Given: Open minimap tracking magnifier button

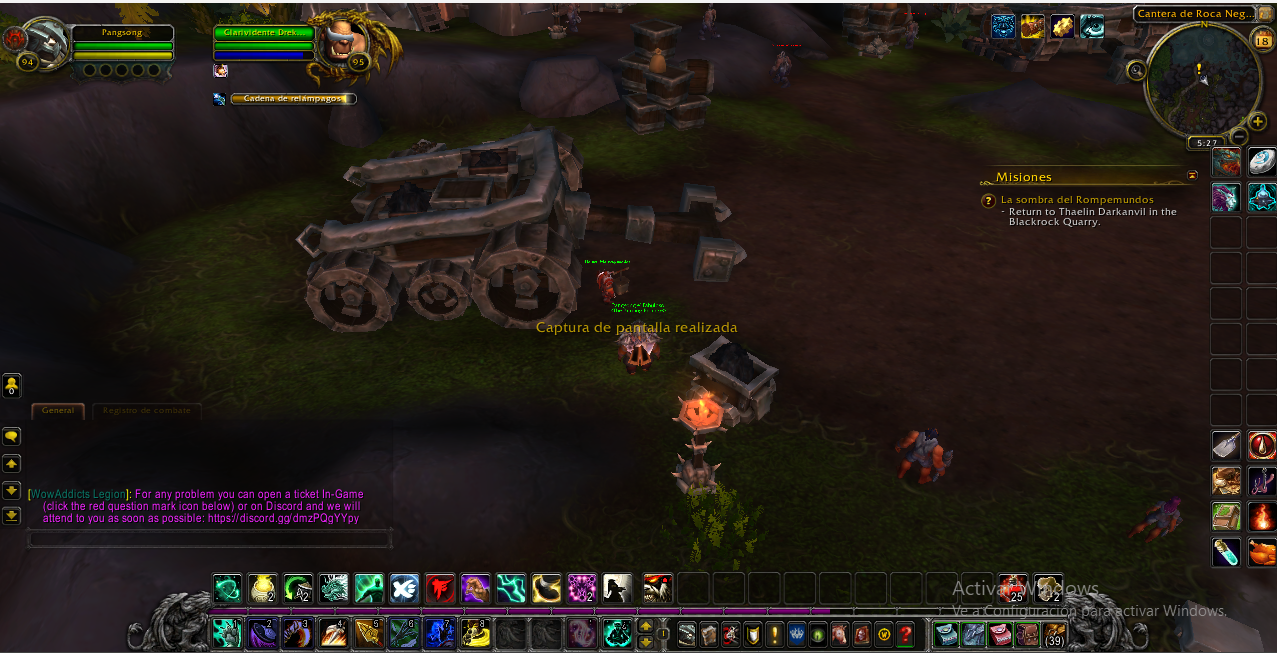Looking at the screenshot, I should [1137, 70].
